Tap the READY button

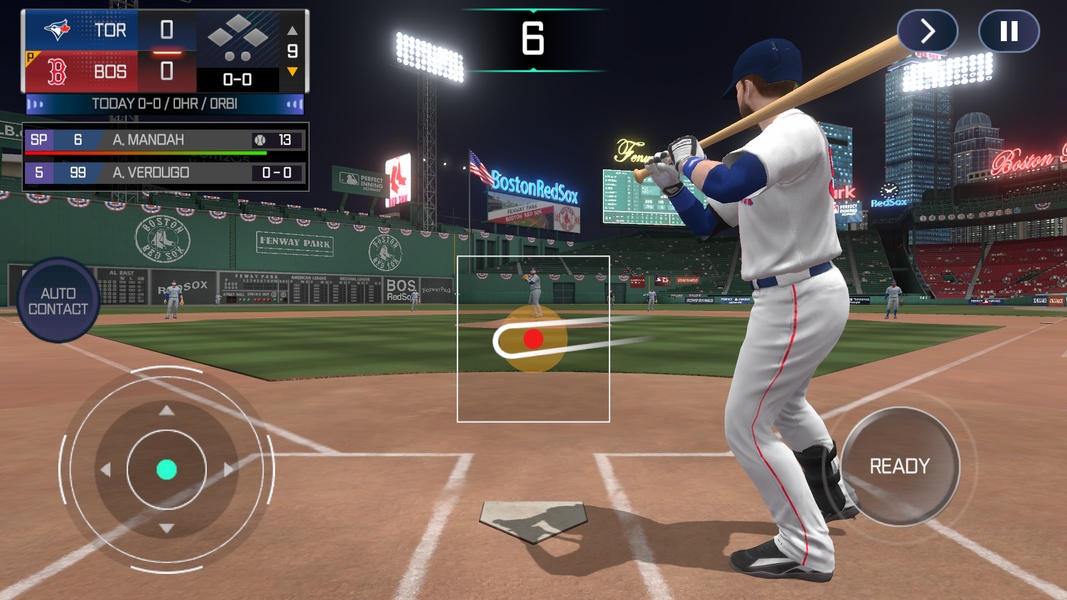[x=899, y=466]
